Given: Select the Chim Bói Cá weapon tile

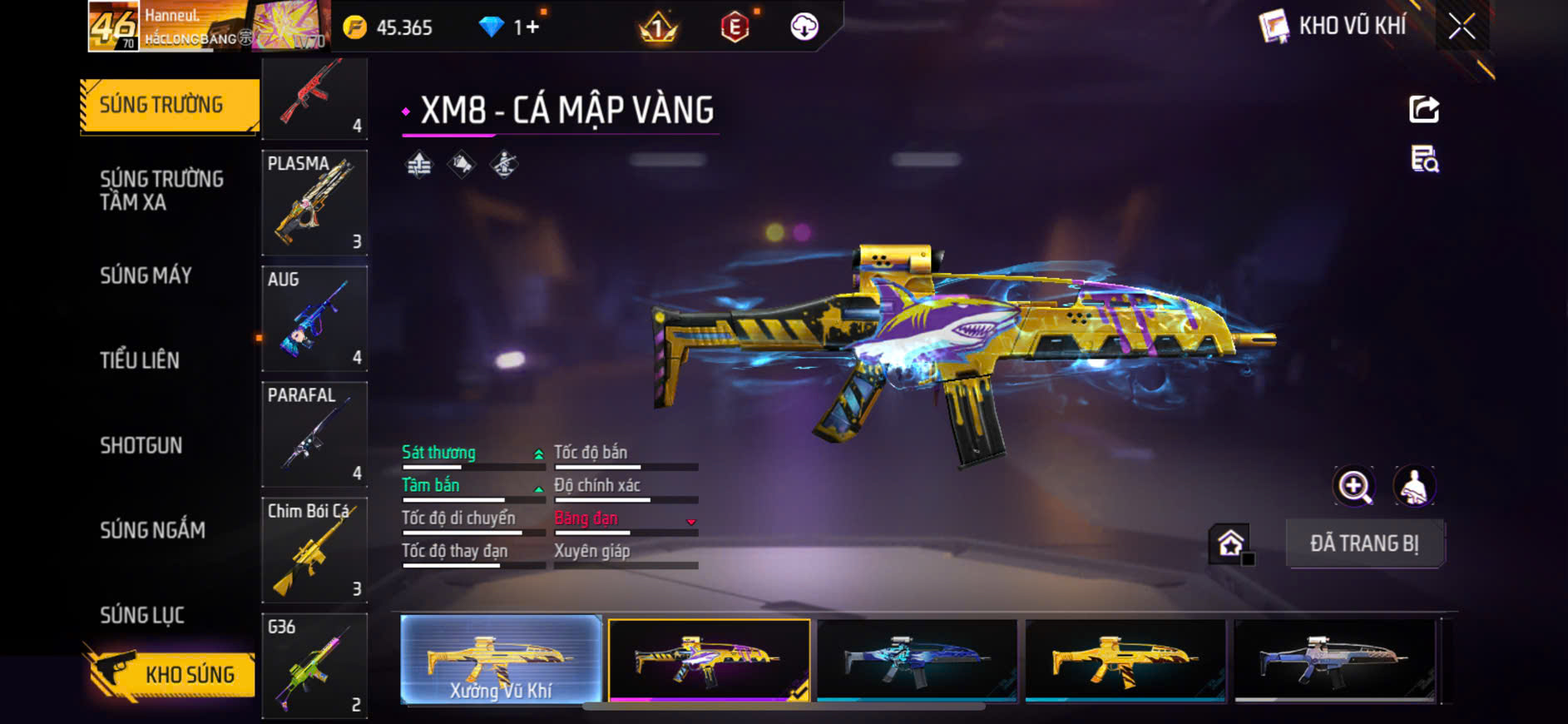Looking at the screenshot, I should click(314, 549).
